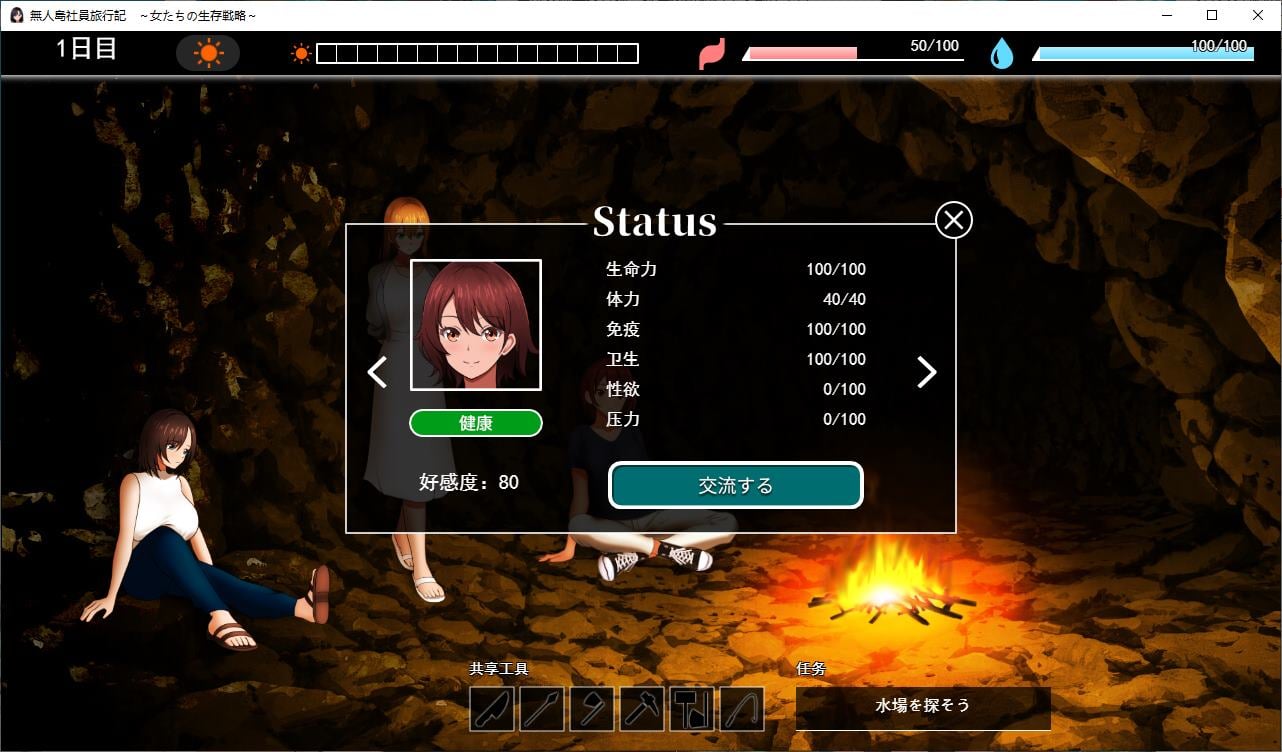Viewport: 1282px width, 752px height.
Task: Click the water droplet status icon
Action: point(1002,53)
